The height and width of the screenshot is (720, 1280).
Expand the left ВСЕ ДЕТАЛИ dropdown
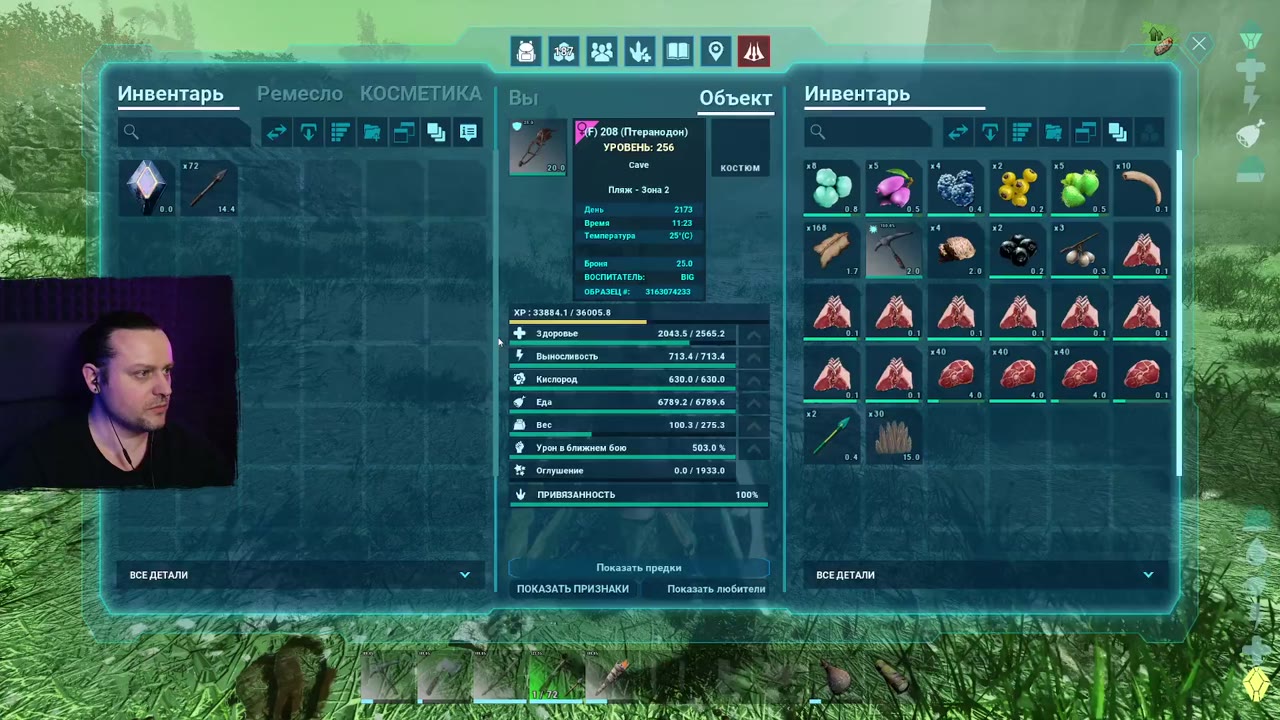(x=300, y=575)
